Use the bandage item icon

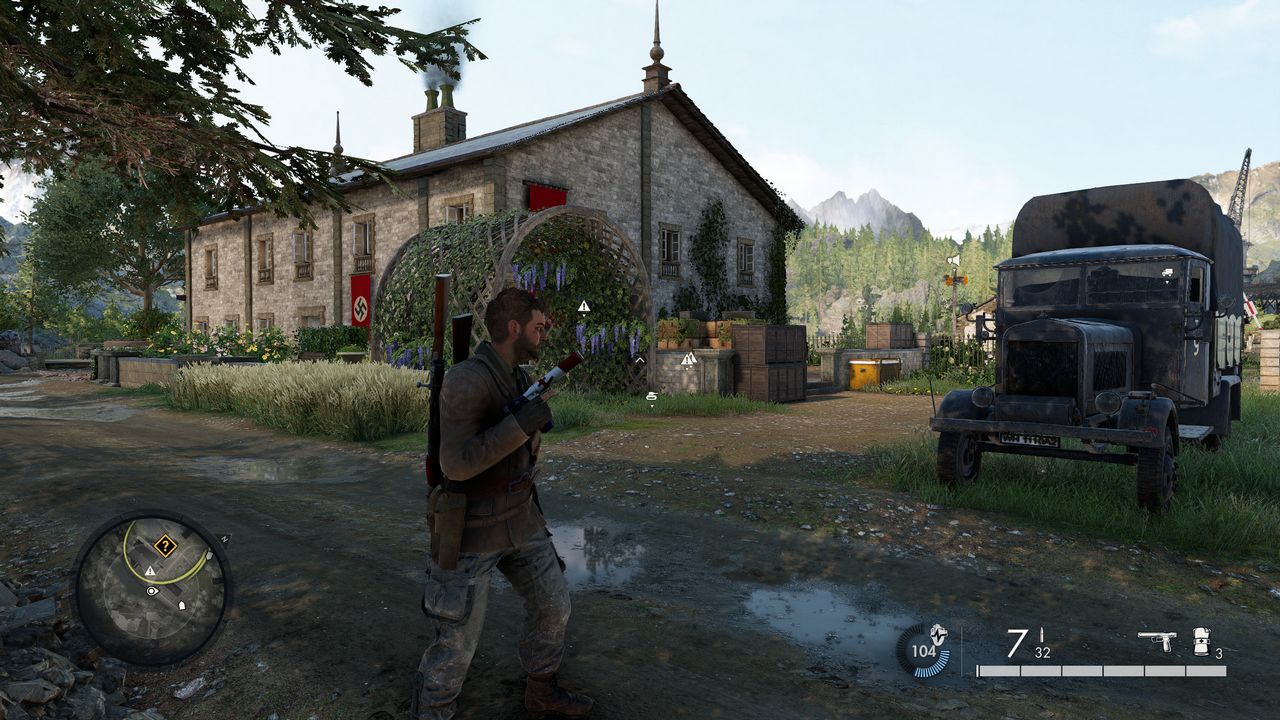pyautogui.click(x=1201, y=641)
